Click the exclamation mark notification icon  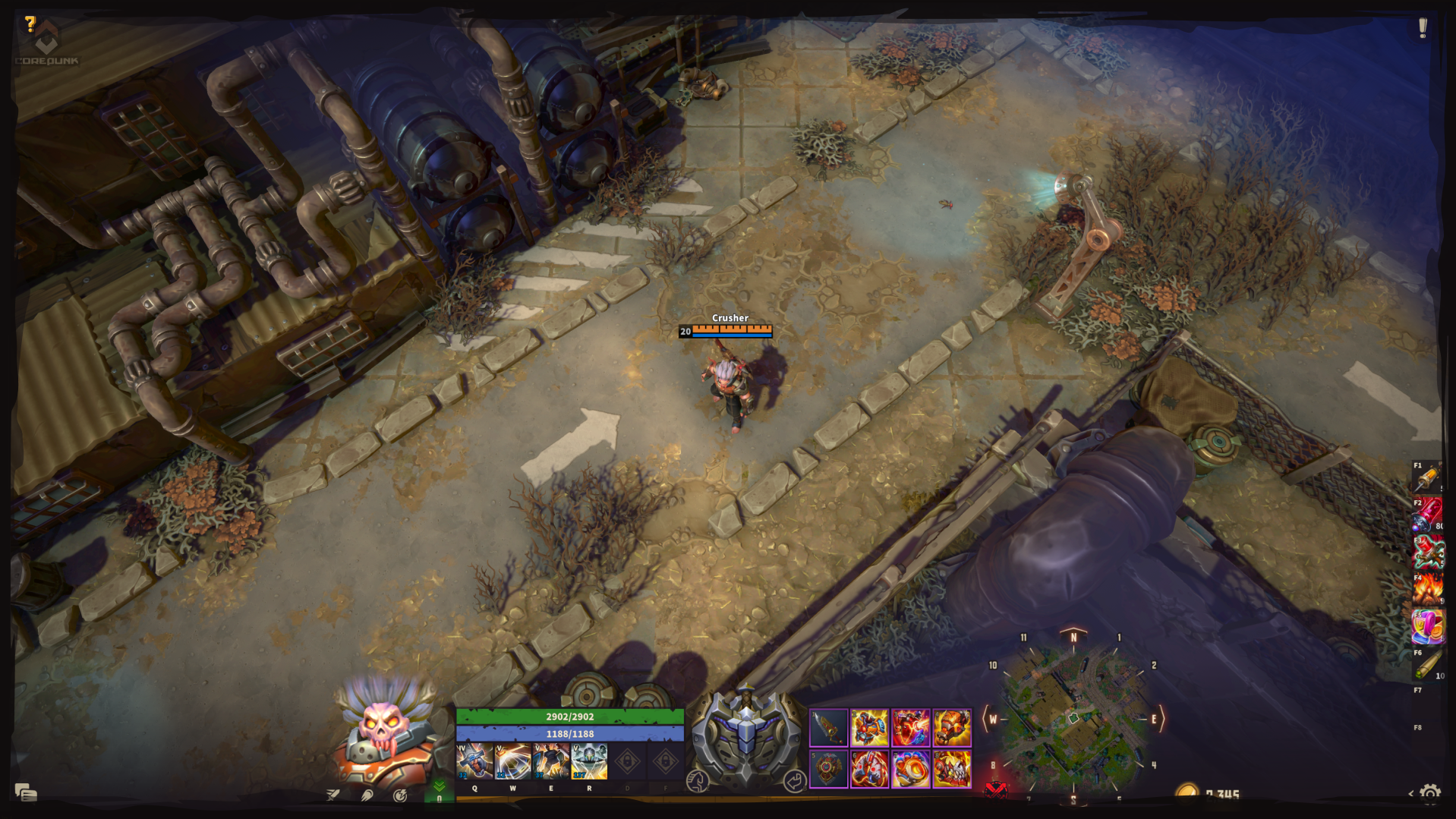click(x=1423, y=28)
